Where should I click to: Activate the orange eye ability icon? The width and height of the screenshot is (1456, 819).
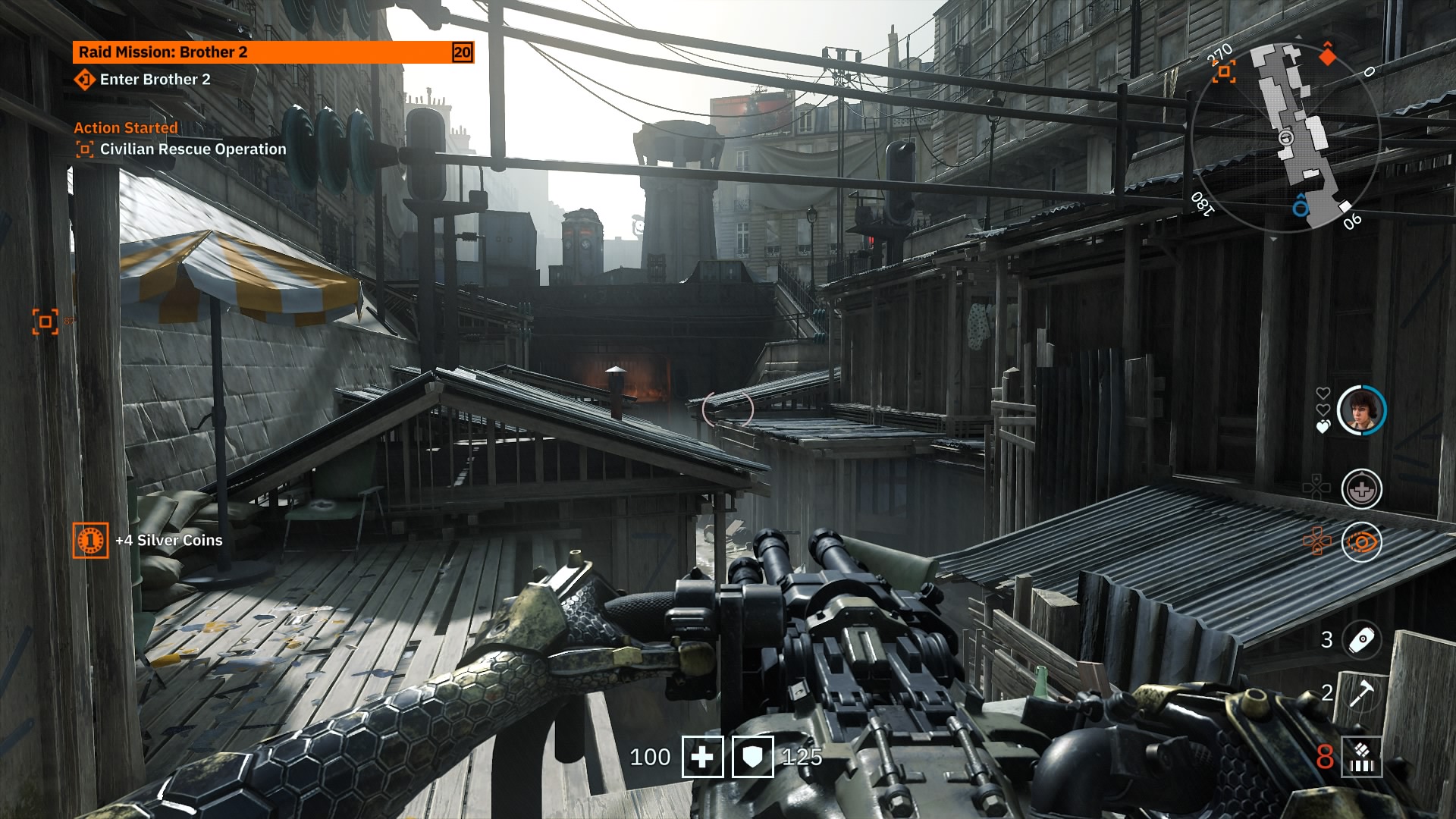coord(1361,542)
